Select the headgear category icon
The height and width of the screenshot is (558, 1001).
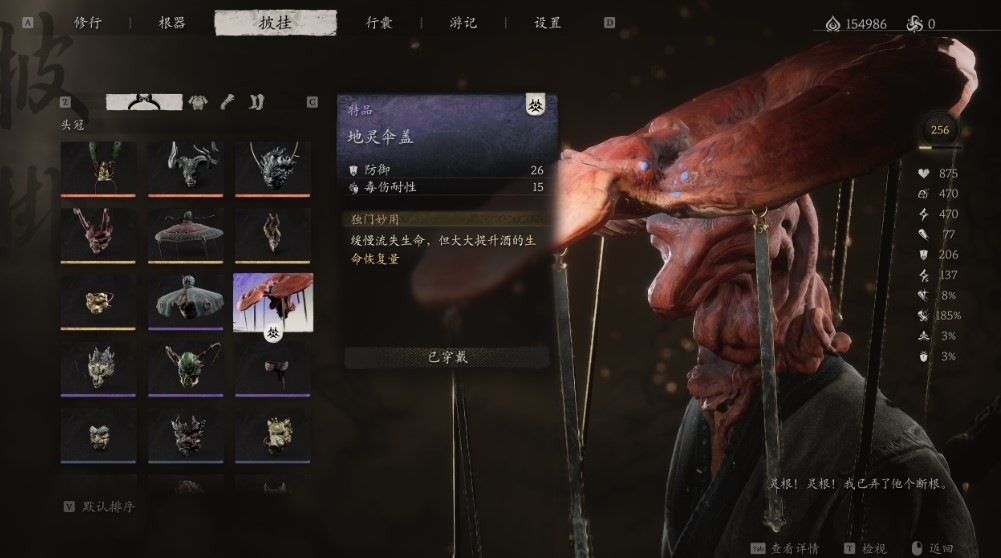coord(144,101)
